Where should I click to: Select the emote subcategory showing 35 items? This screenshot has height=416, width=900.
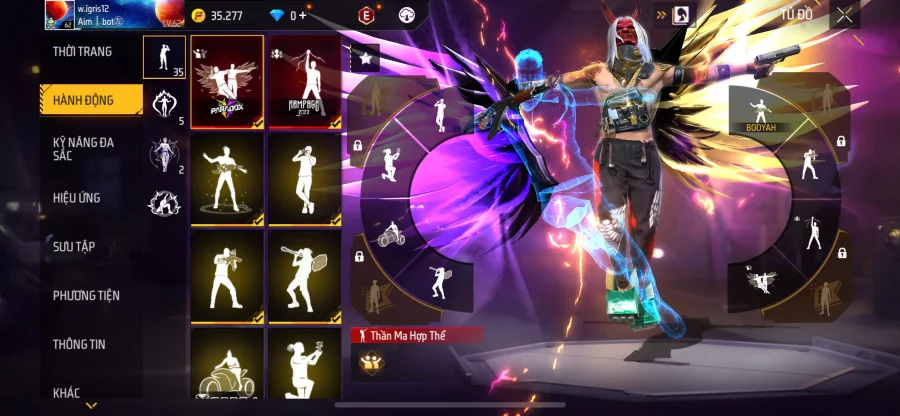pyautogui.click(x=164, y=57)
